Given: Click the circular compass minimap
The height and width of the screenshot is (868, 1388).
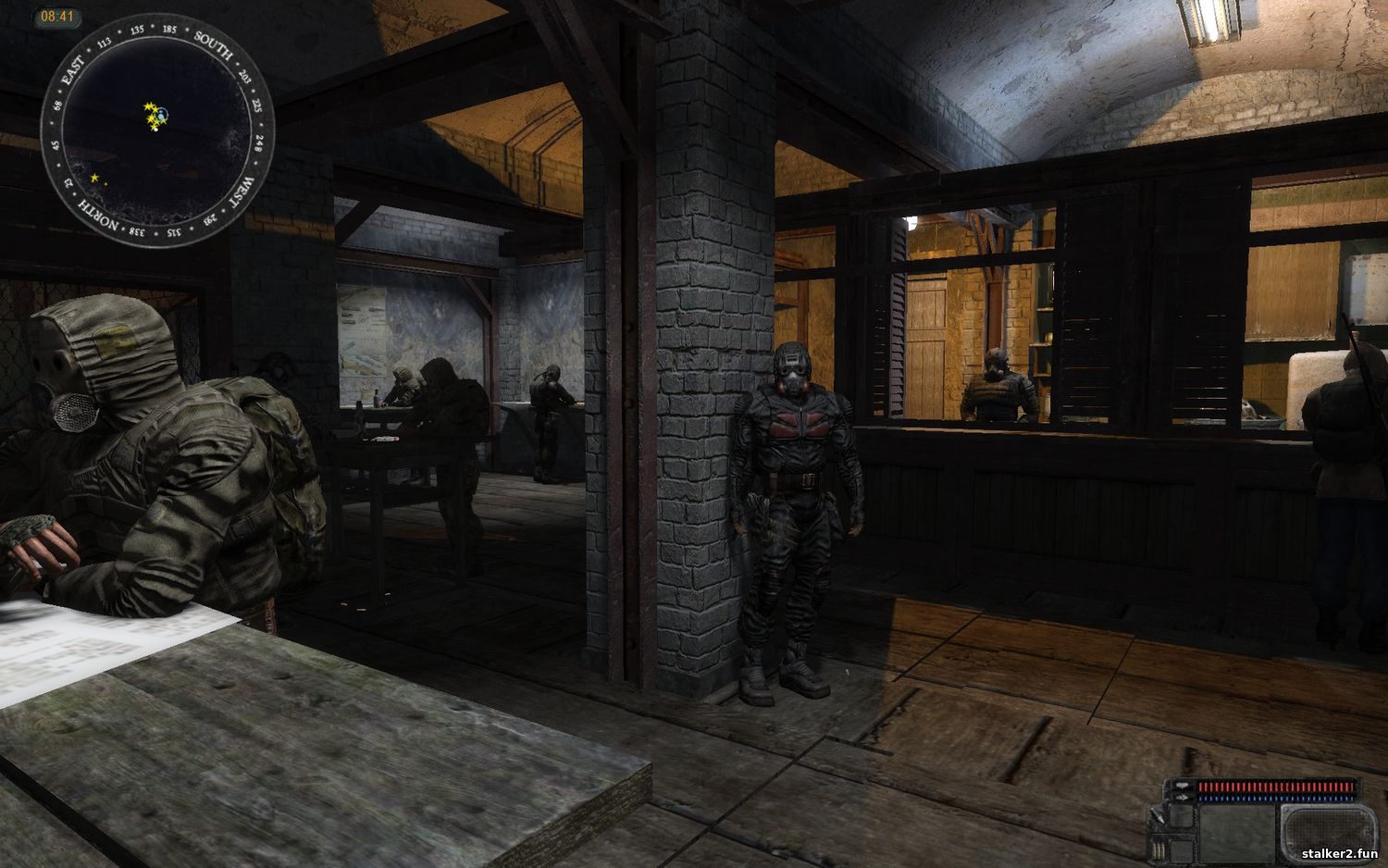Looking at the screenshot, I should pyautogui.click(x=157, y=130).
